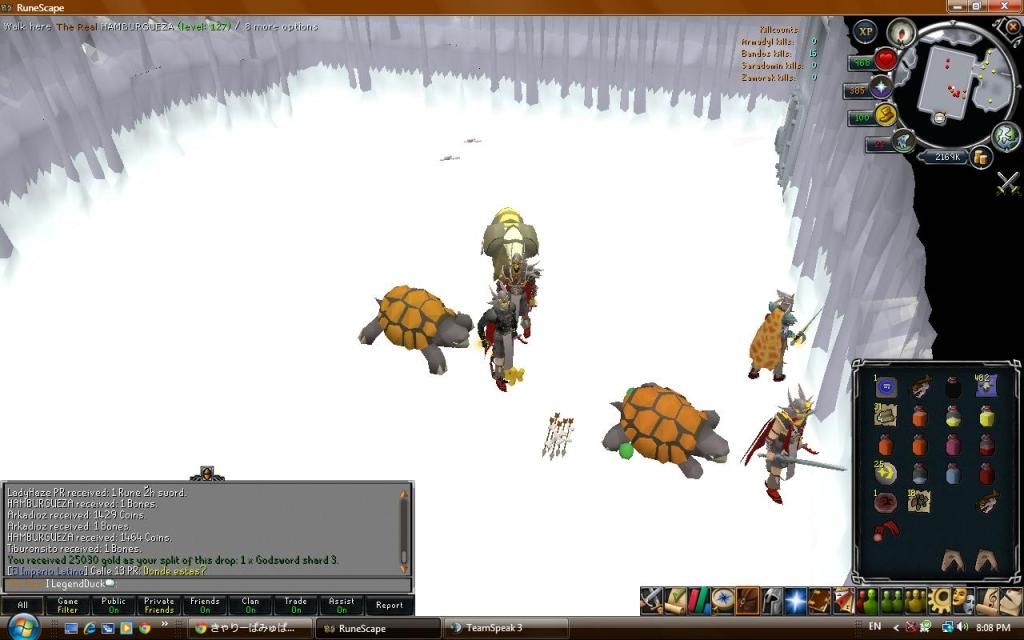Toggle the prayer orb with star
This screenshot has height=640, width=1024.
coord(881,88)
